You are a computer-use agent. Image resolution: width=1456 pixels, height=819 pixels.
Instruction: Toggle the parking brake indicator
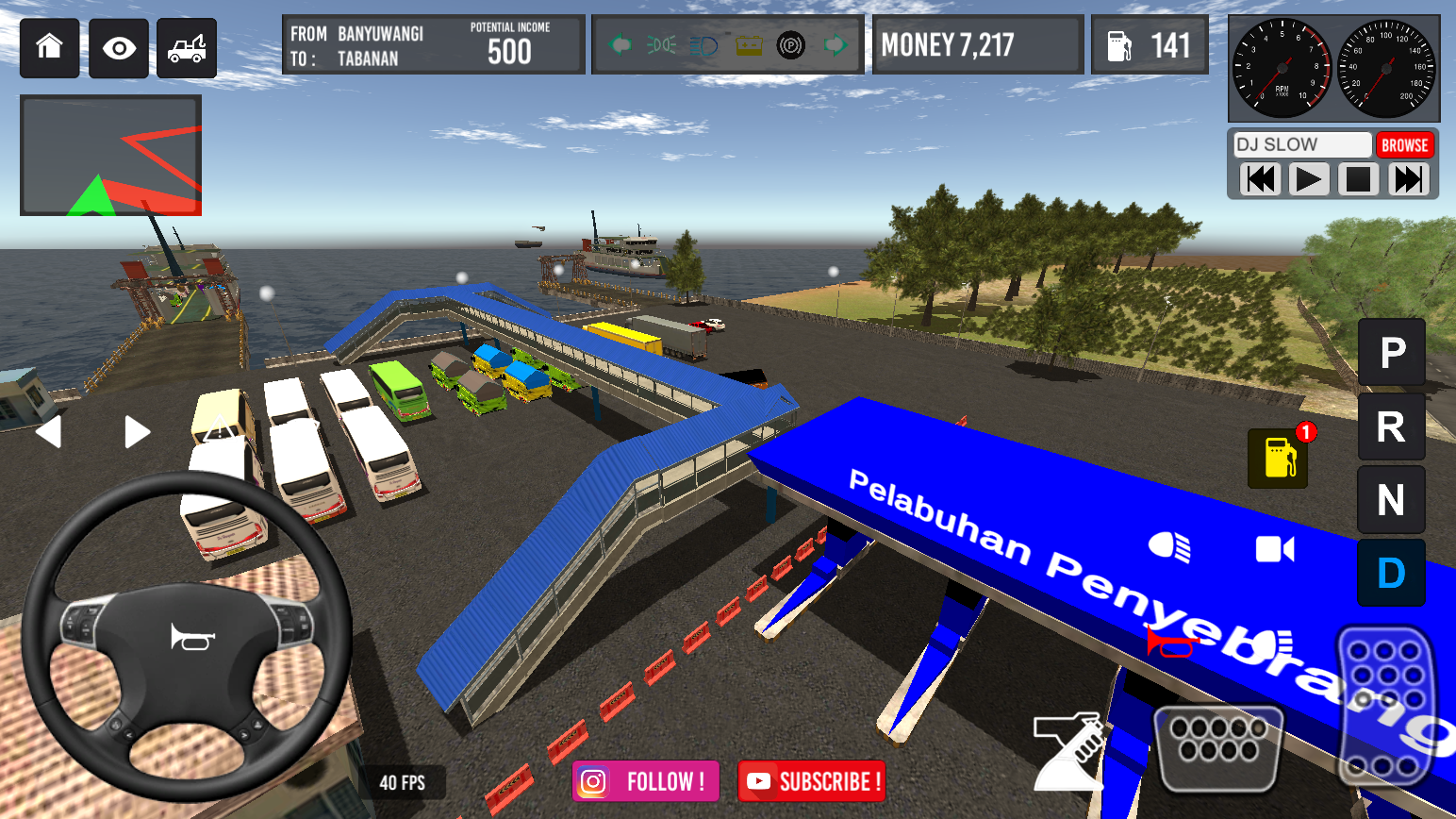click(x=790, y=44)
